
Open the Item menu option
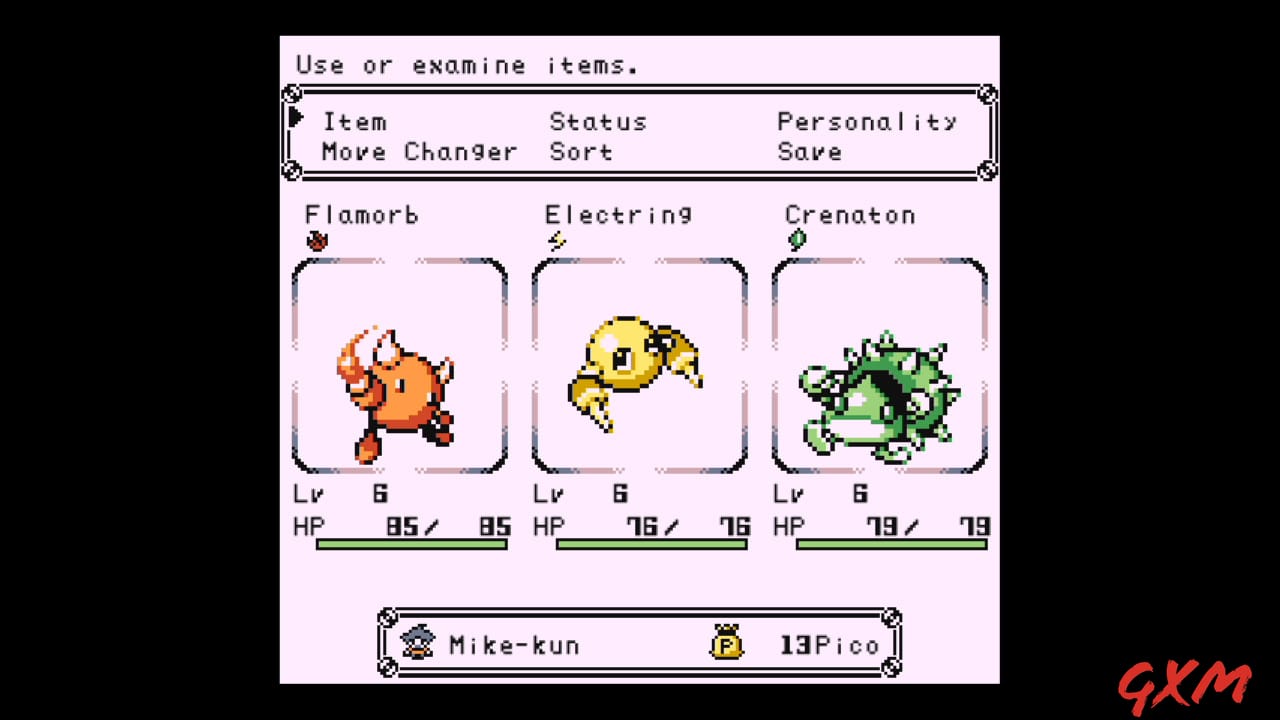pos(355,121)
